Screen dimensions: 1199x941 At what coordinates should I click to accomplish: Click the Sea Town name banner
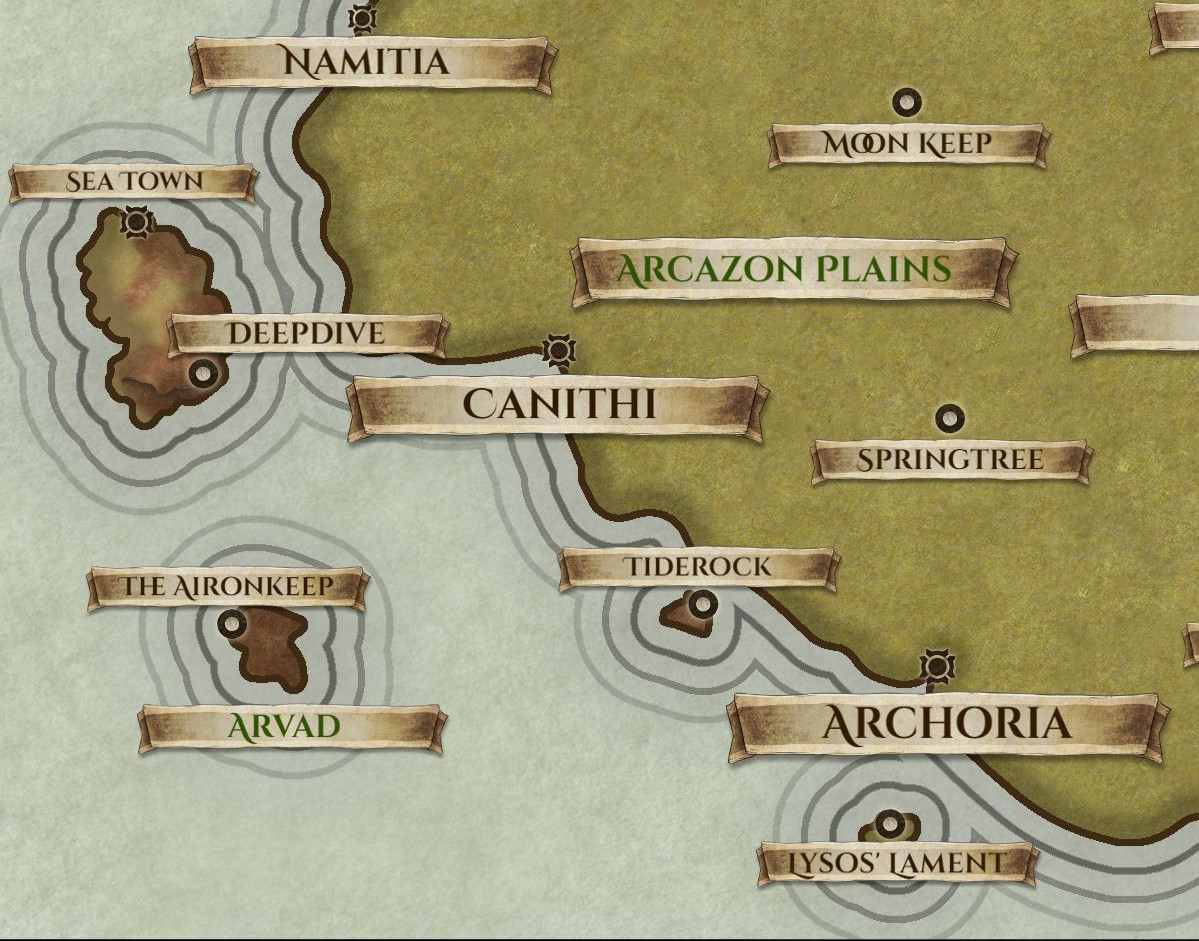133,182
